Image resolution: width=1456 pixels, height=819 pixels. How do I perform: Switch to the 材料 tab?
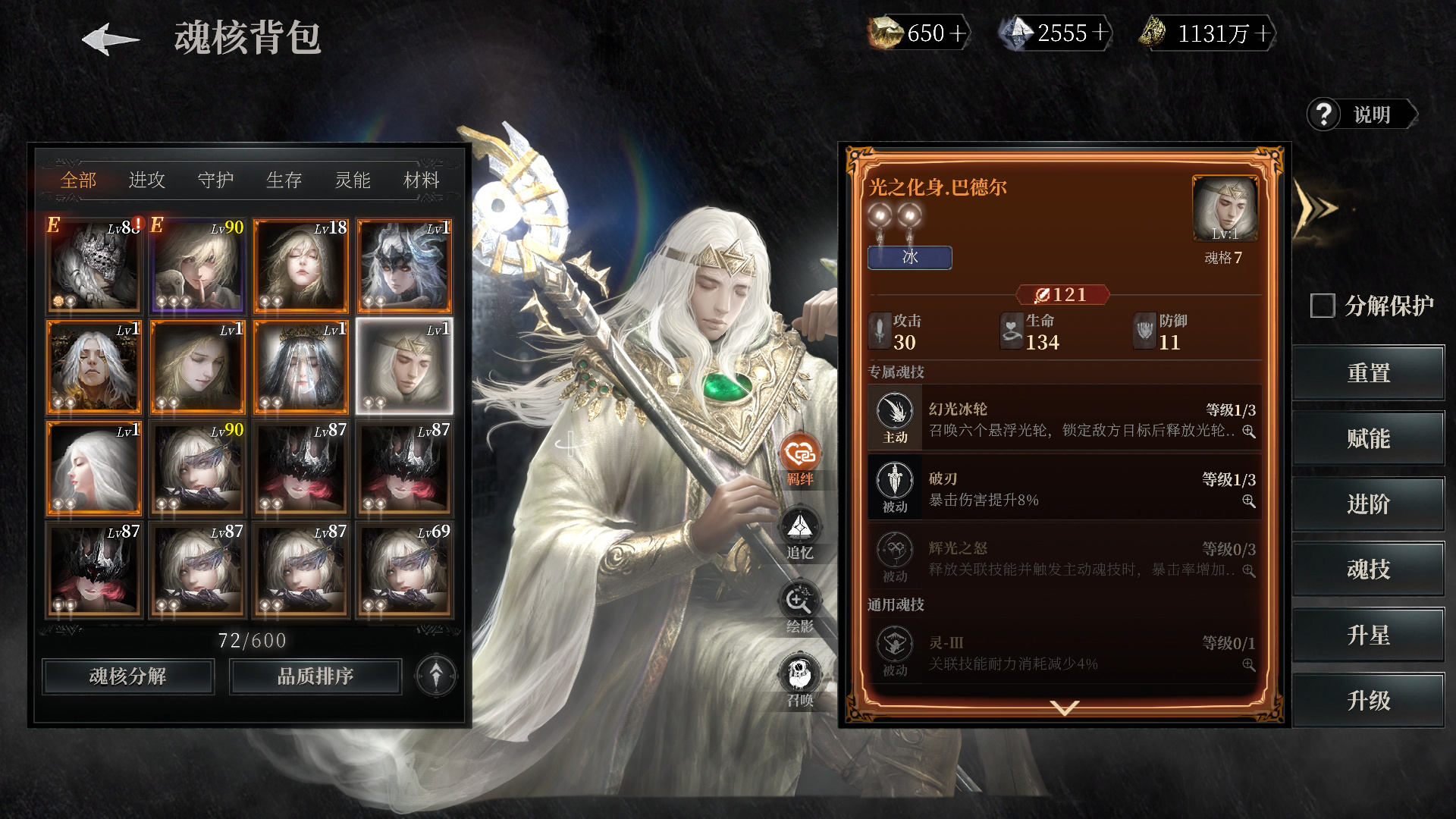click(423, 180)
